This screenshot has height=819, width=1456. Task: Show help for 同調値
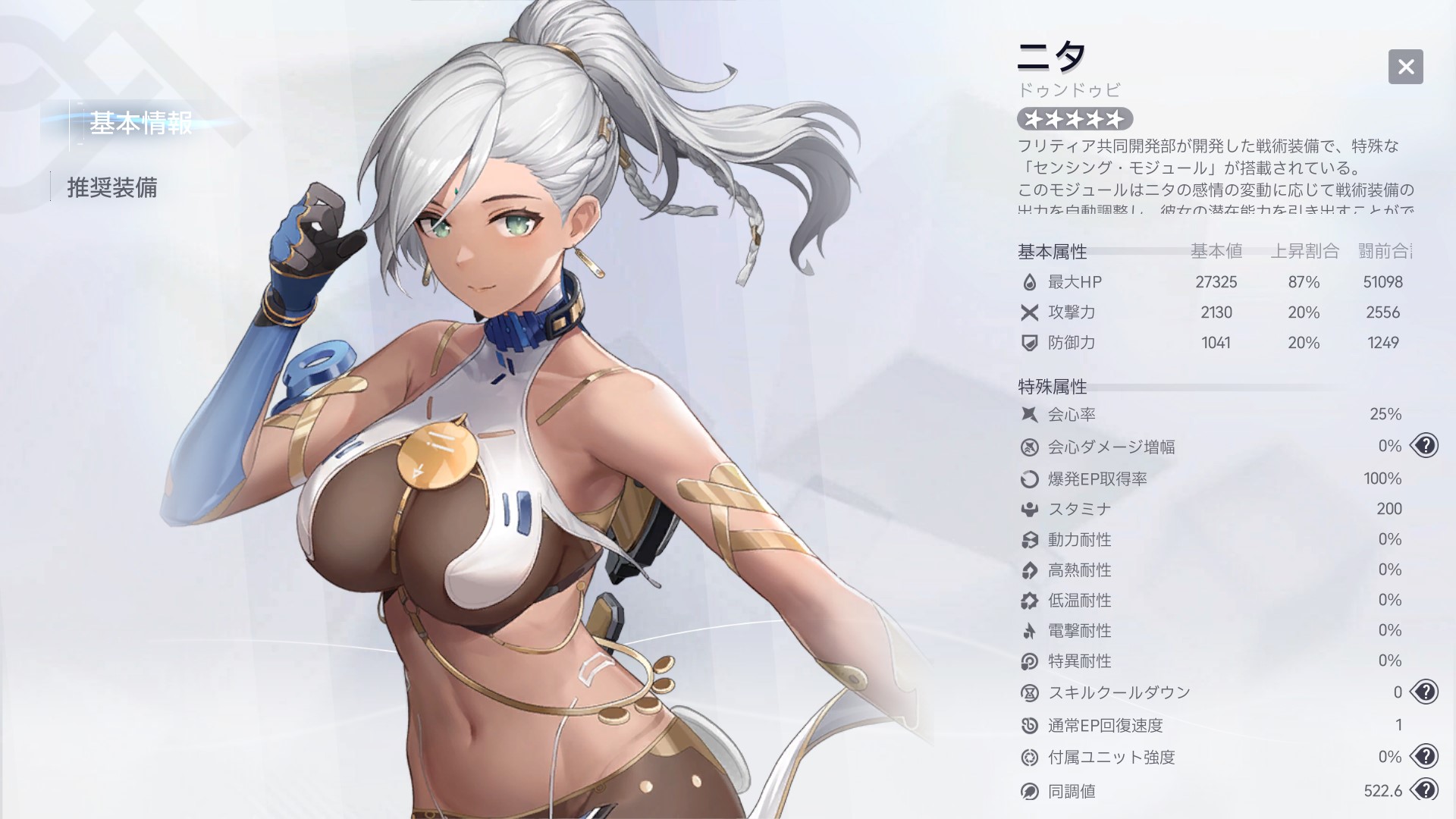(1425, 790)
